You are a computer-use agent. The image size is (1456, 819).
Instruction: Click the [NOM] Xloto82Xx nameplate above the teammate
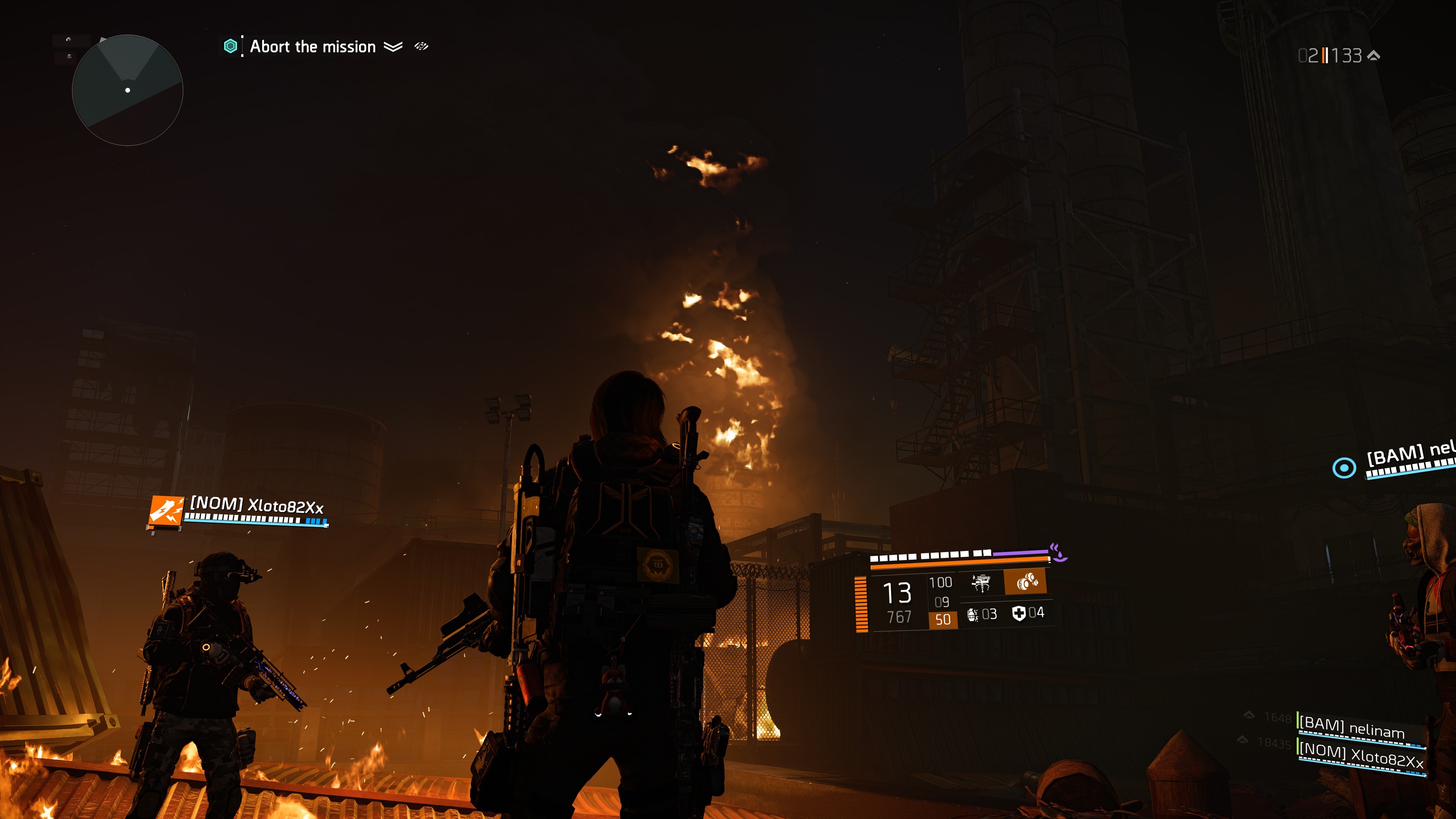257,505
